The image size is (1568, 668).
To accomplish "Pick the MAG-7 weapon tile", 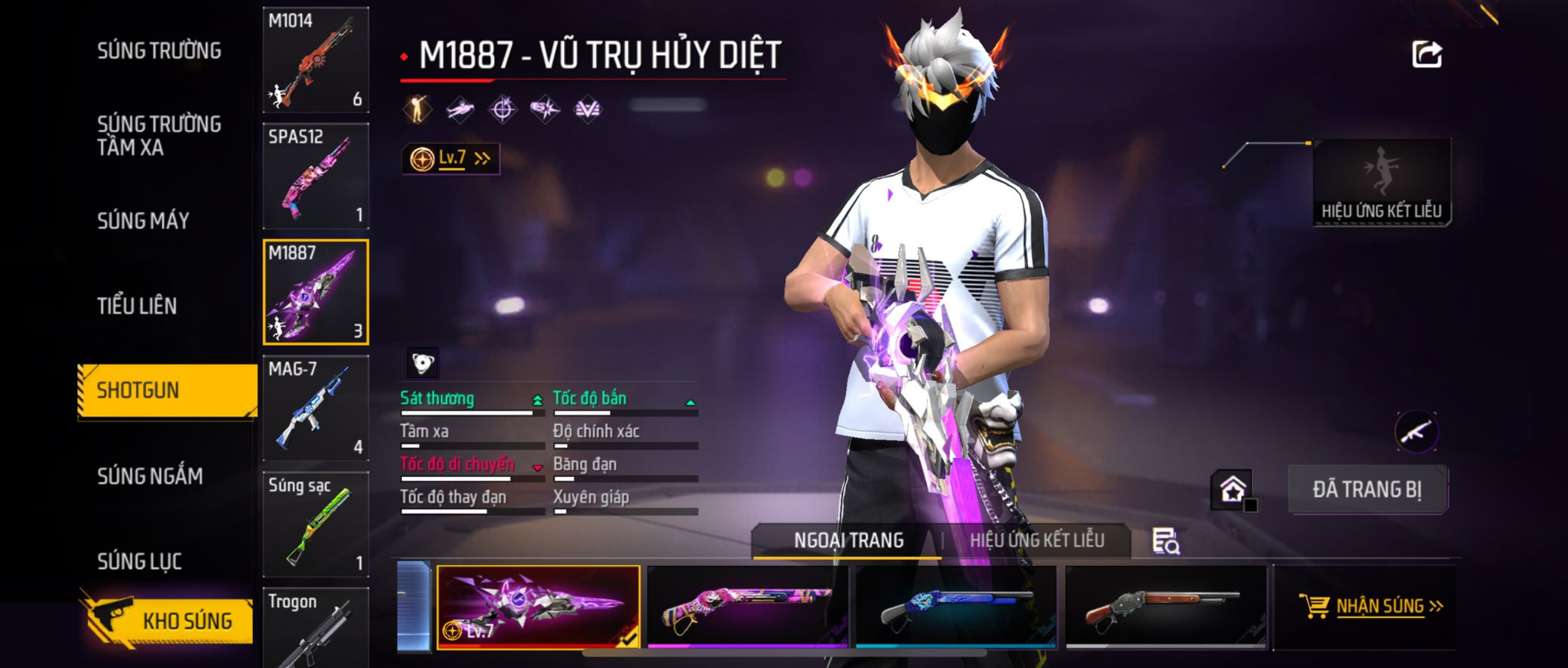I will 316,408.
